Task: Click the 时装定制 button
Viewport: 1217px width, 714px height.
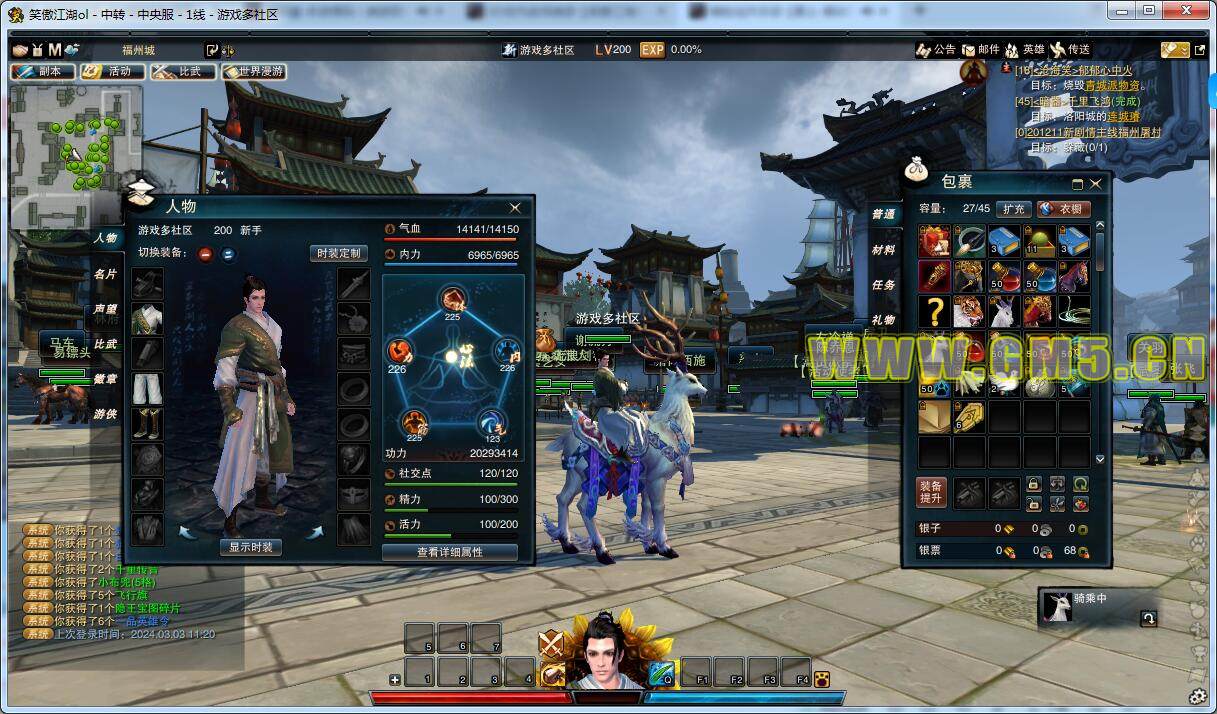Action: point(338,253)
